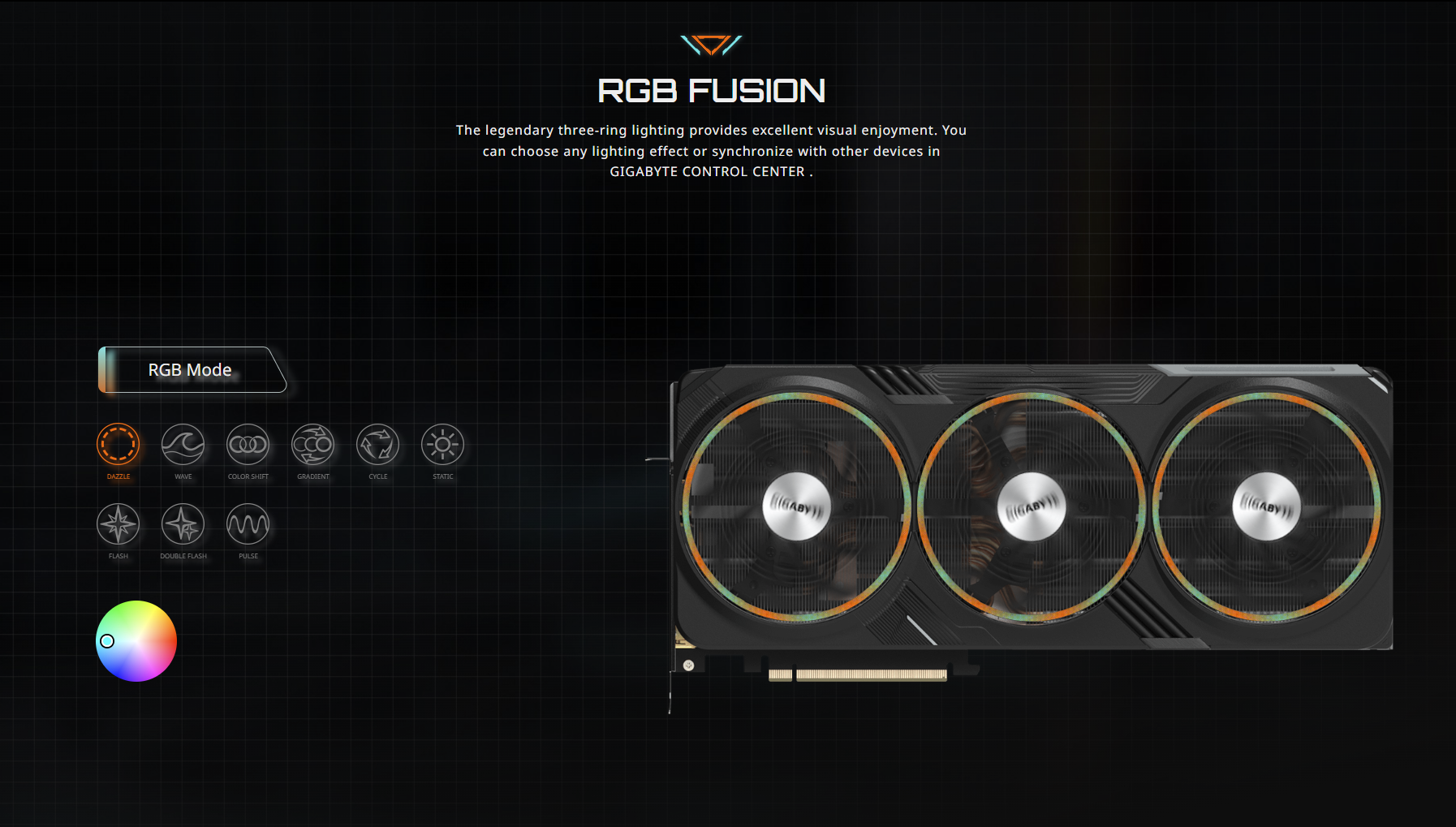Choose the Double Flash effect
The image size is (1456, 827).
183,524
